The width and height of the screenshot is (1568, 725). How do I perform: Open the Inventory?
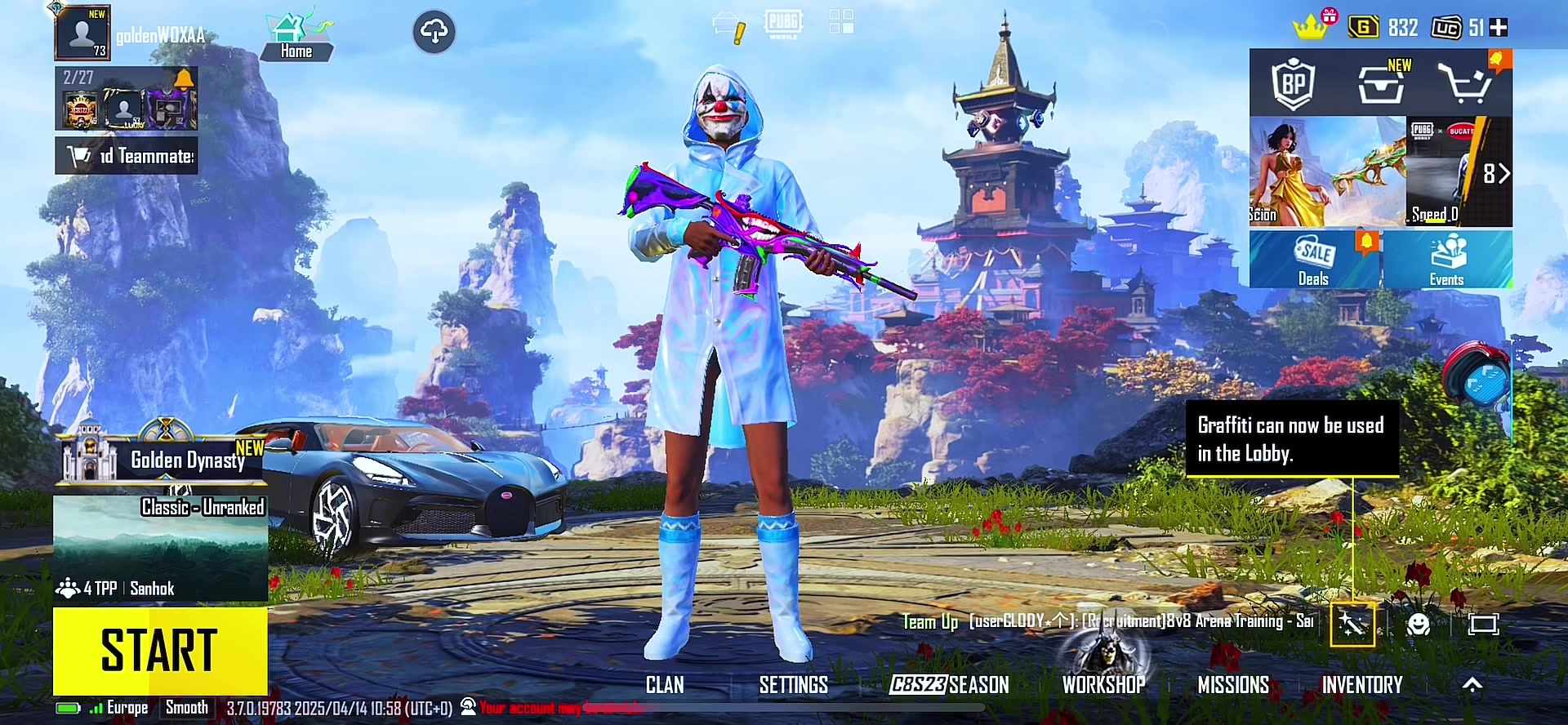1362,685
